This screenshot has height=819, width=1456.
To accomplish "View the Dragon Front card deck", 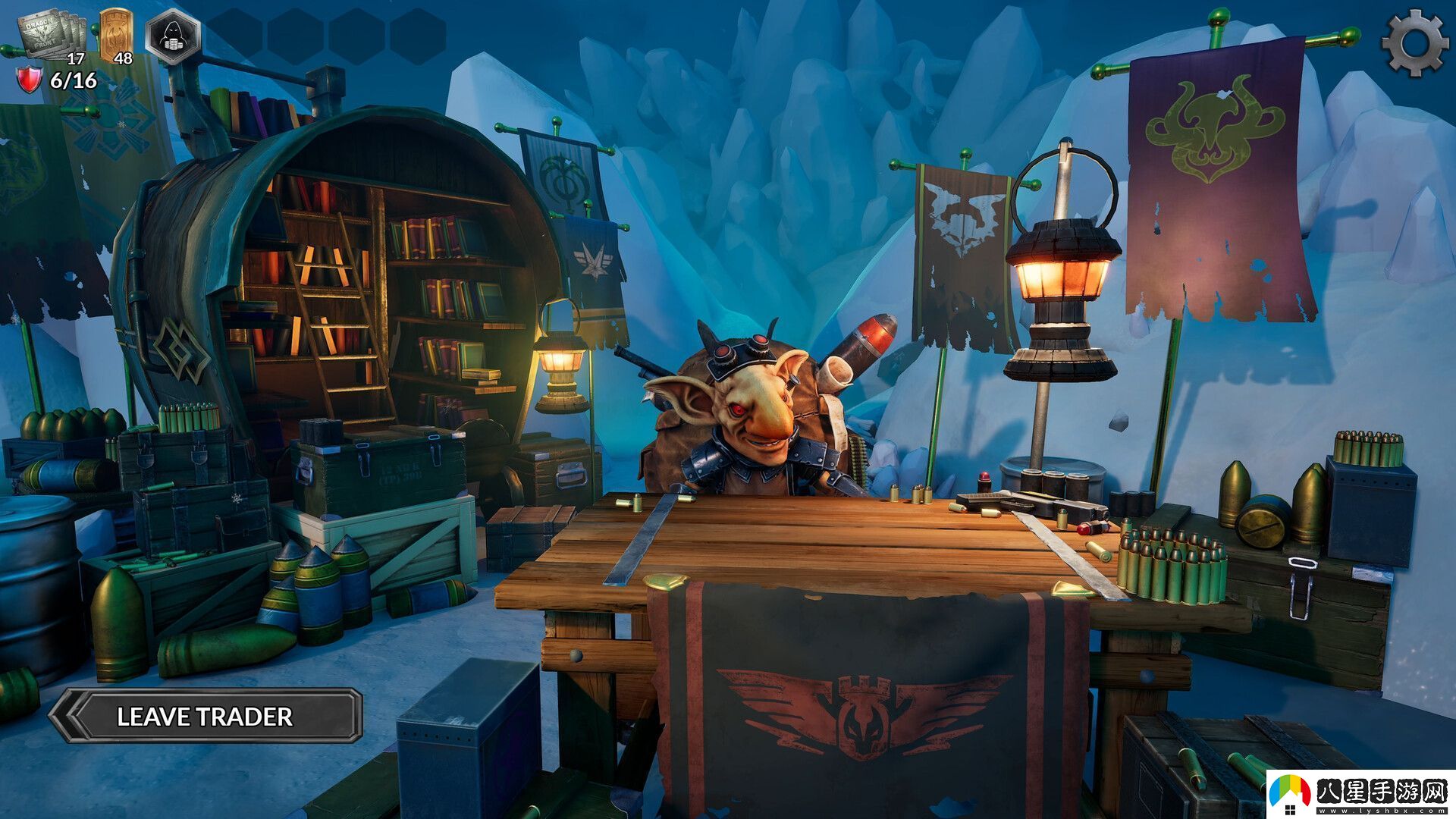I will pos(52,35).
